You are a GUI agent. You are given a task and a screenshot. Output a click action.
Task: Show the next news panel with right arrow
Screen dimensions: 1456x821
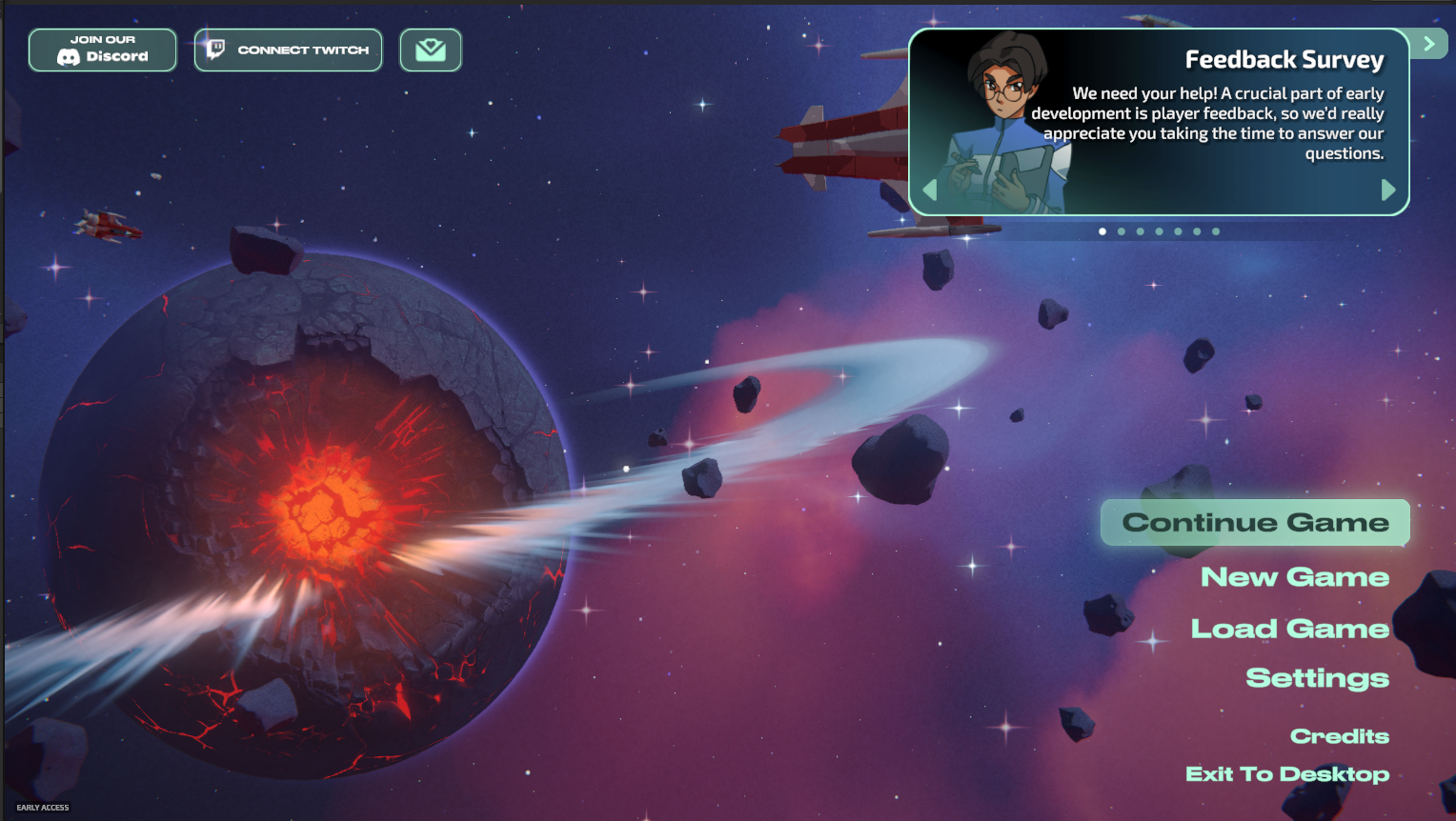click(x=1388, y=190)
